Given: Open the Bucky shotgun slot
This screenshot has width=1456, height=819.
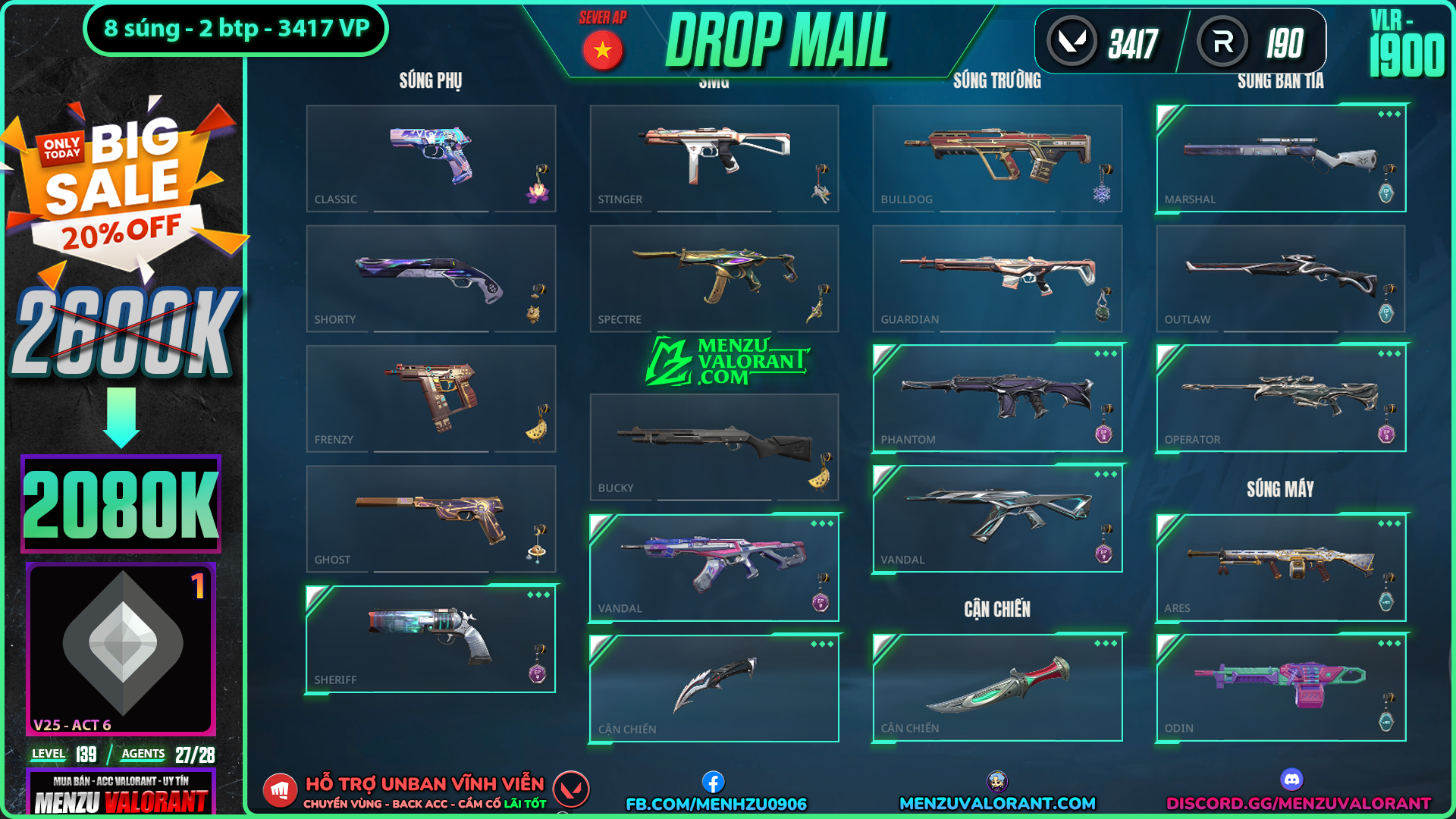Looking at the screenshot, I should 714,447.
